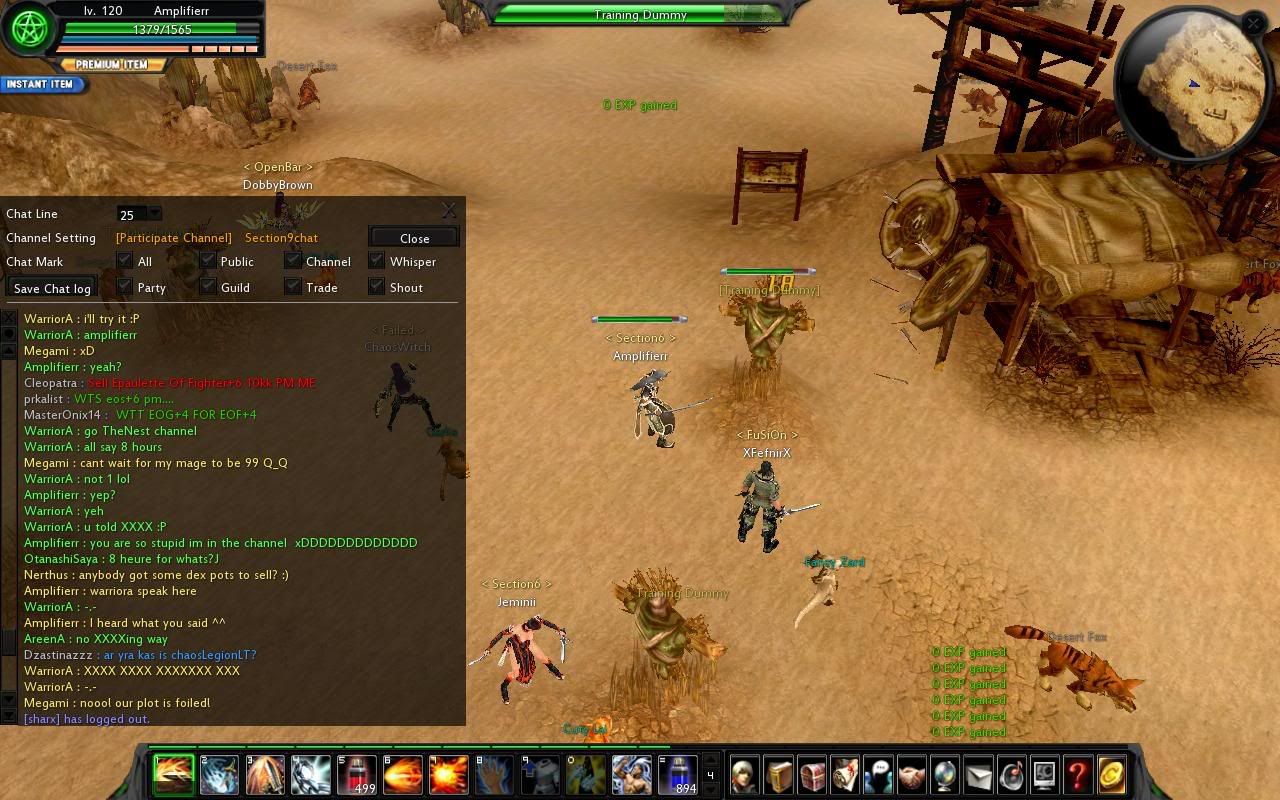Toggle the Shout chat checkbox
Screen dimensions: 1280x800
(x=376, y=287)
